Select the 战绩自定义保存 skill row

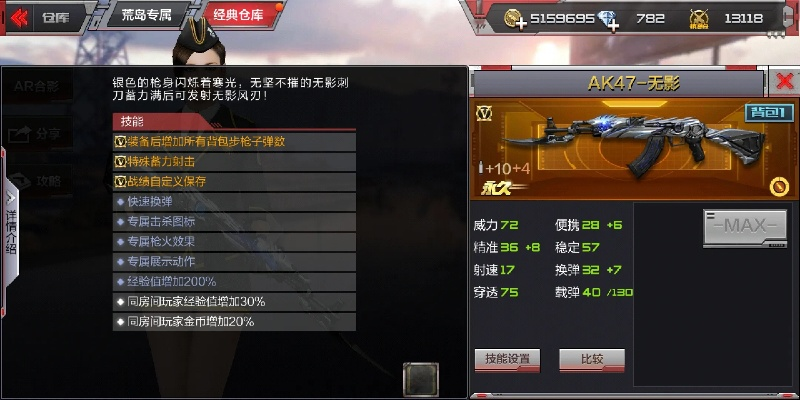(234, 181)
